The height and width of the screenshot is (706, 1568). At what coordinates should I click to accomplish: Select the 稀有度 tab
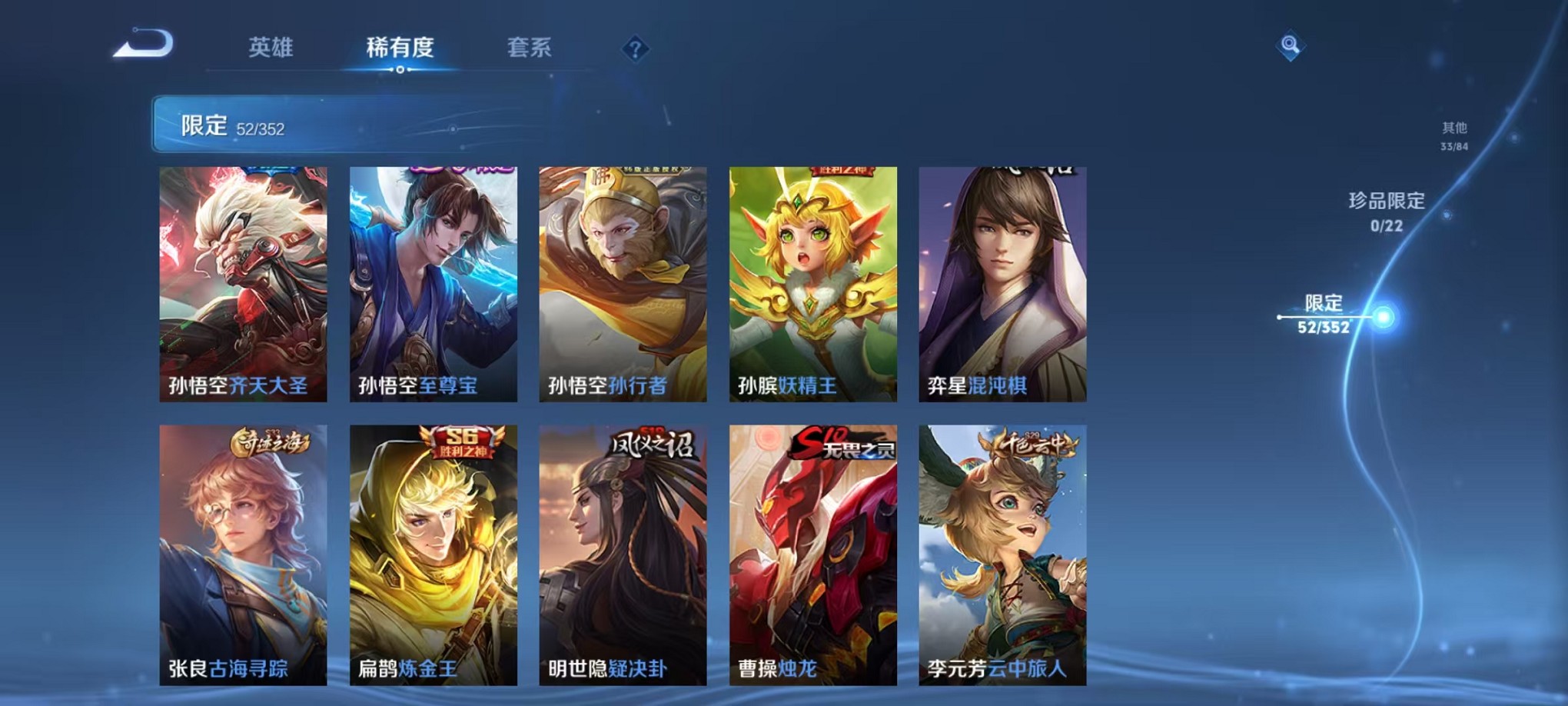tap(399, 48)
